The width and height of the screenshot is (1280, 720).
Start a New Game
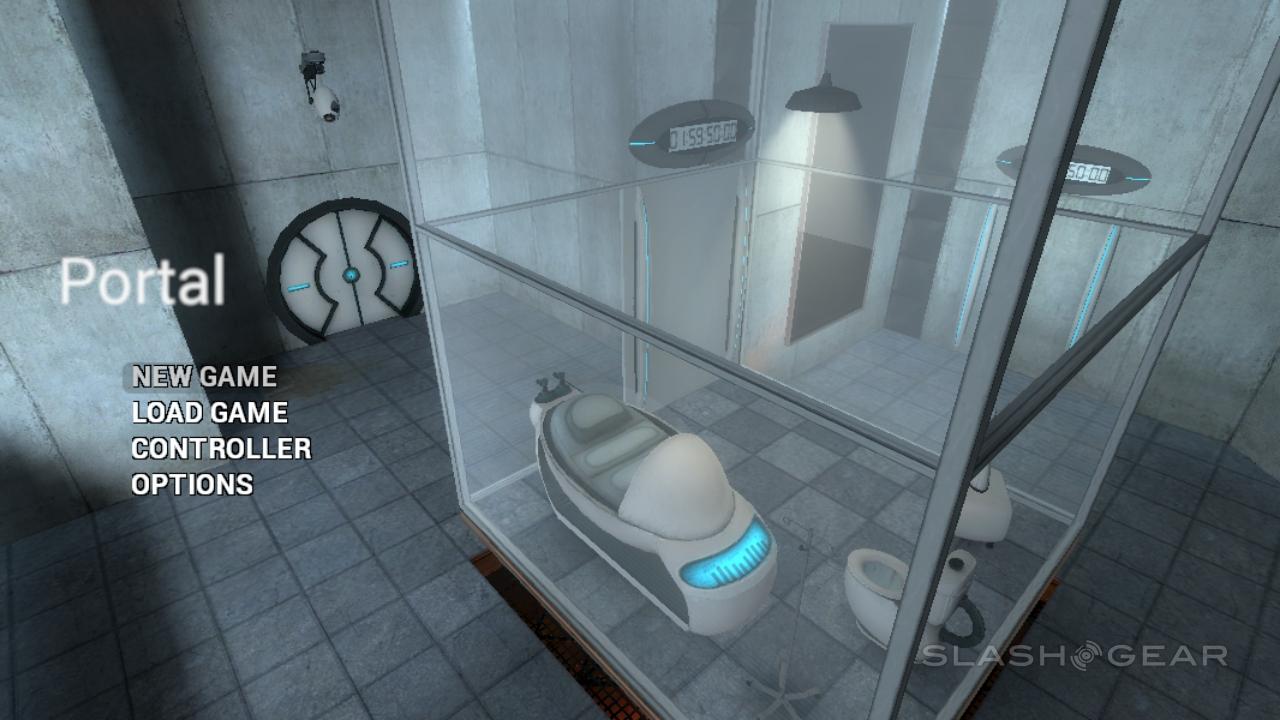205,377
